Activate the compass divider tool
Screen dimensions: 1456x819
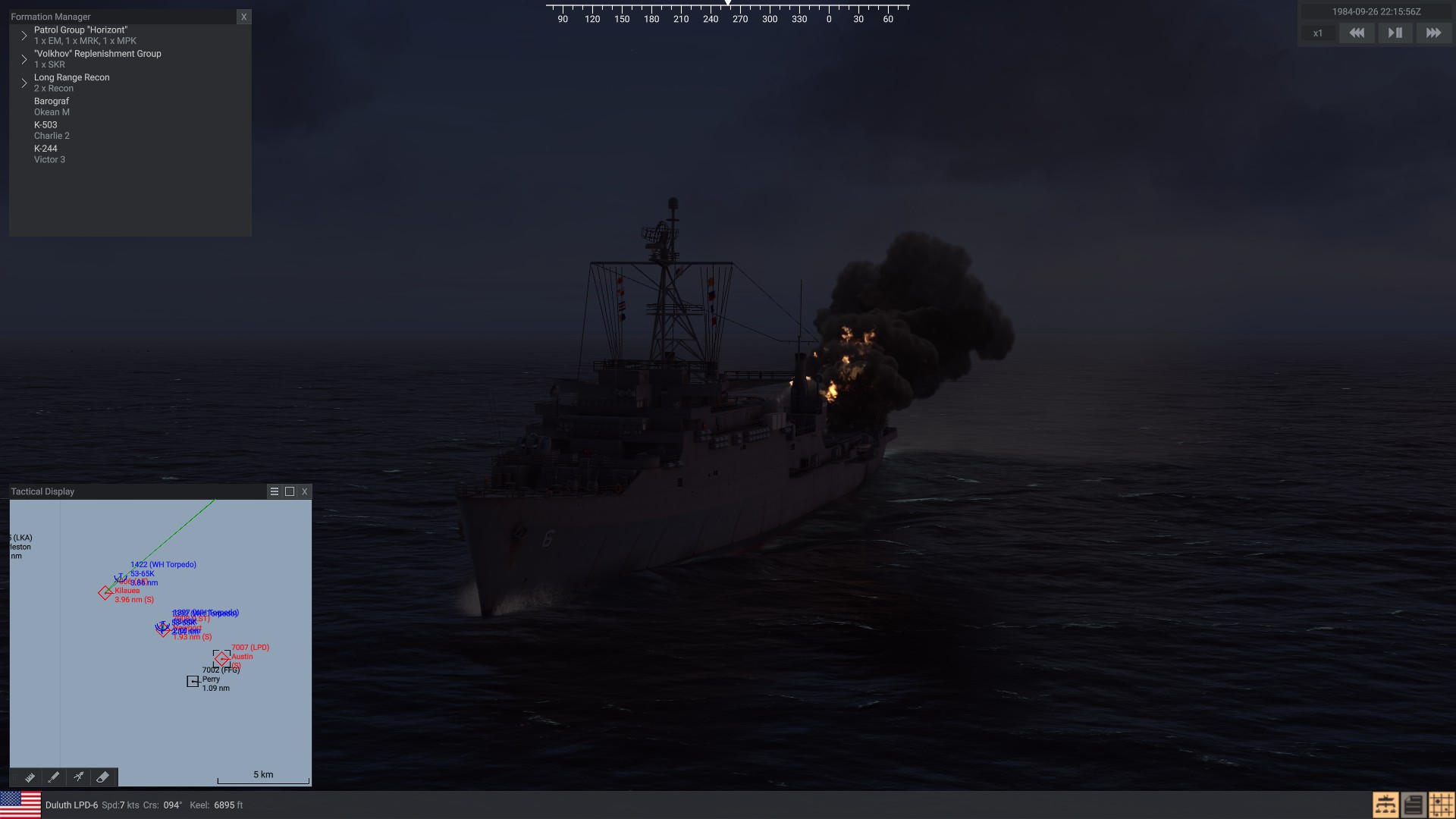(78, 777)
